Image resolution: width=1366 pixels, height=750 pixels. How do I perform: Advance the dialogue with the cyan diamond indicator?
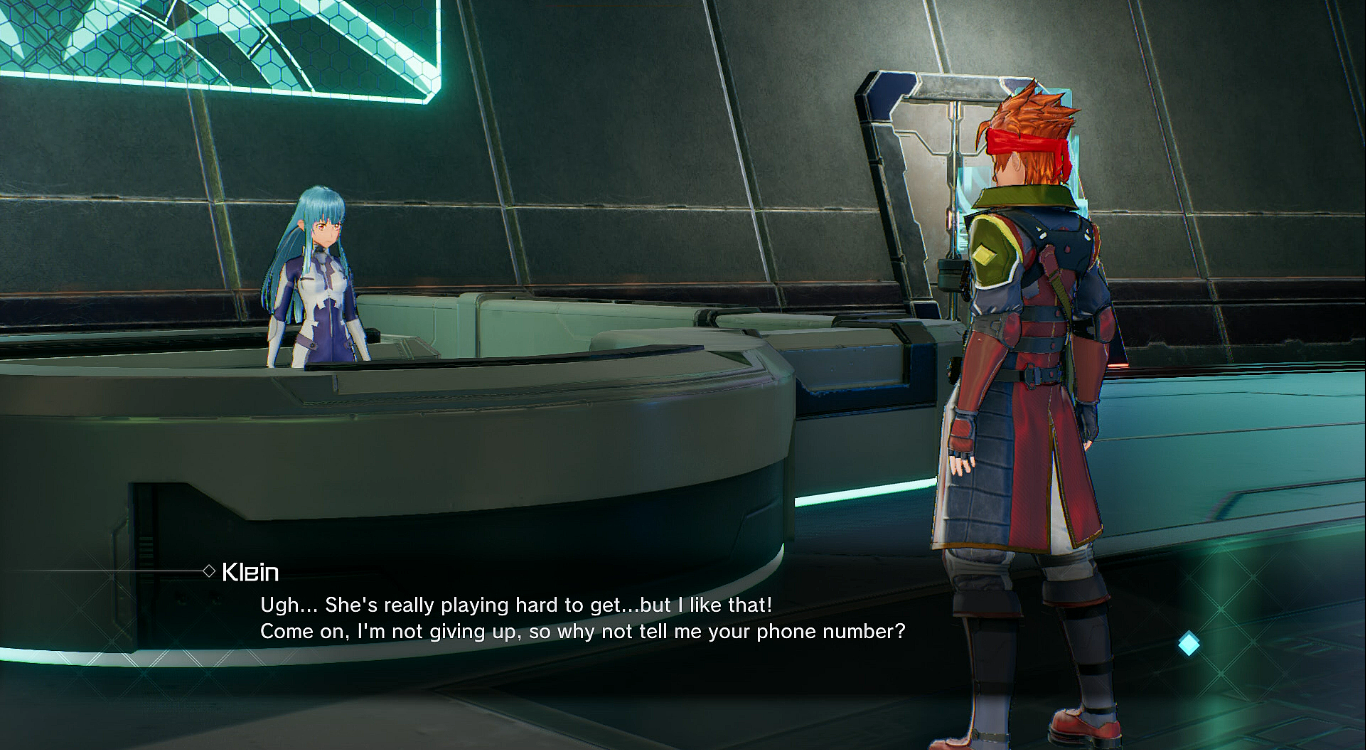pos(1188,644)
